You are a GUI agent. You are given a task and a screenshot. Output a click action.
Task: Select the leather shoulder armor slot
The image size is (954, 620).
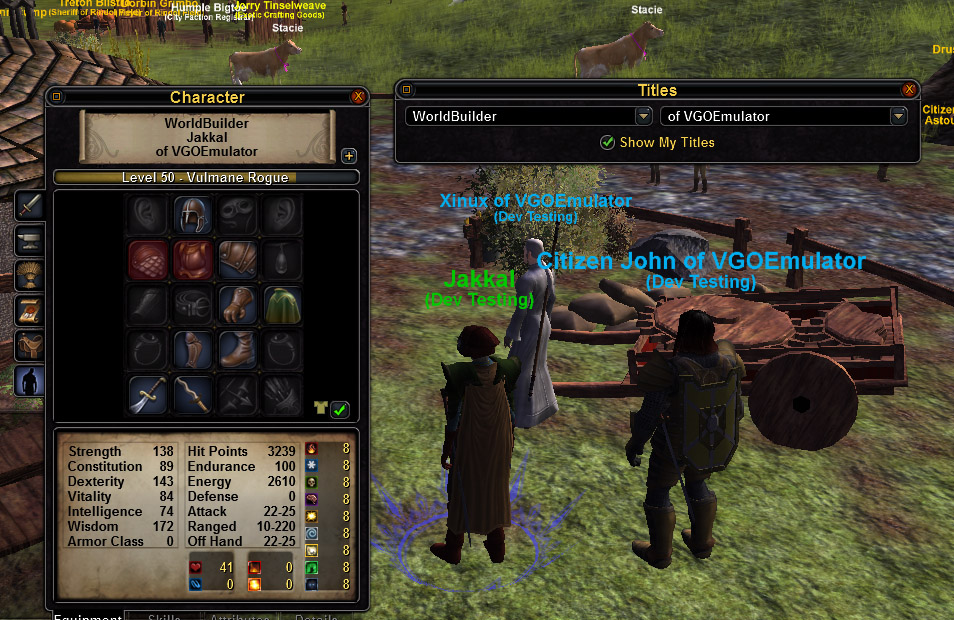[x=238, y=260]
